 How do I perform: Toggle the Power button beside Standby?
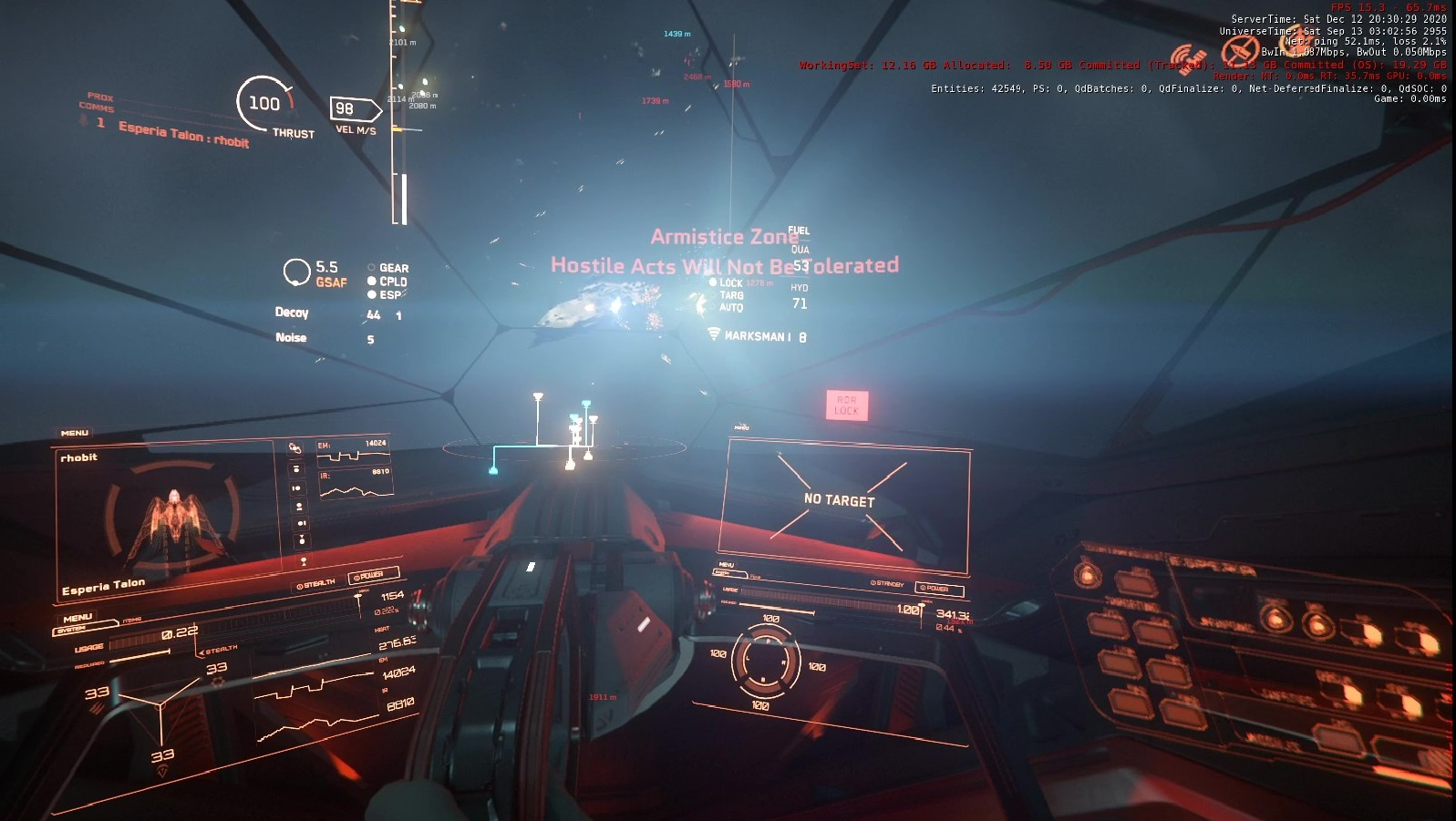coord(937,589)
